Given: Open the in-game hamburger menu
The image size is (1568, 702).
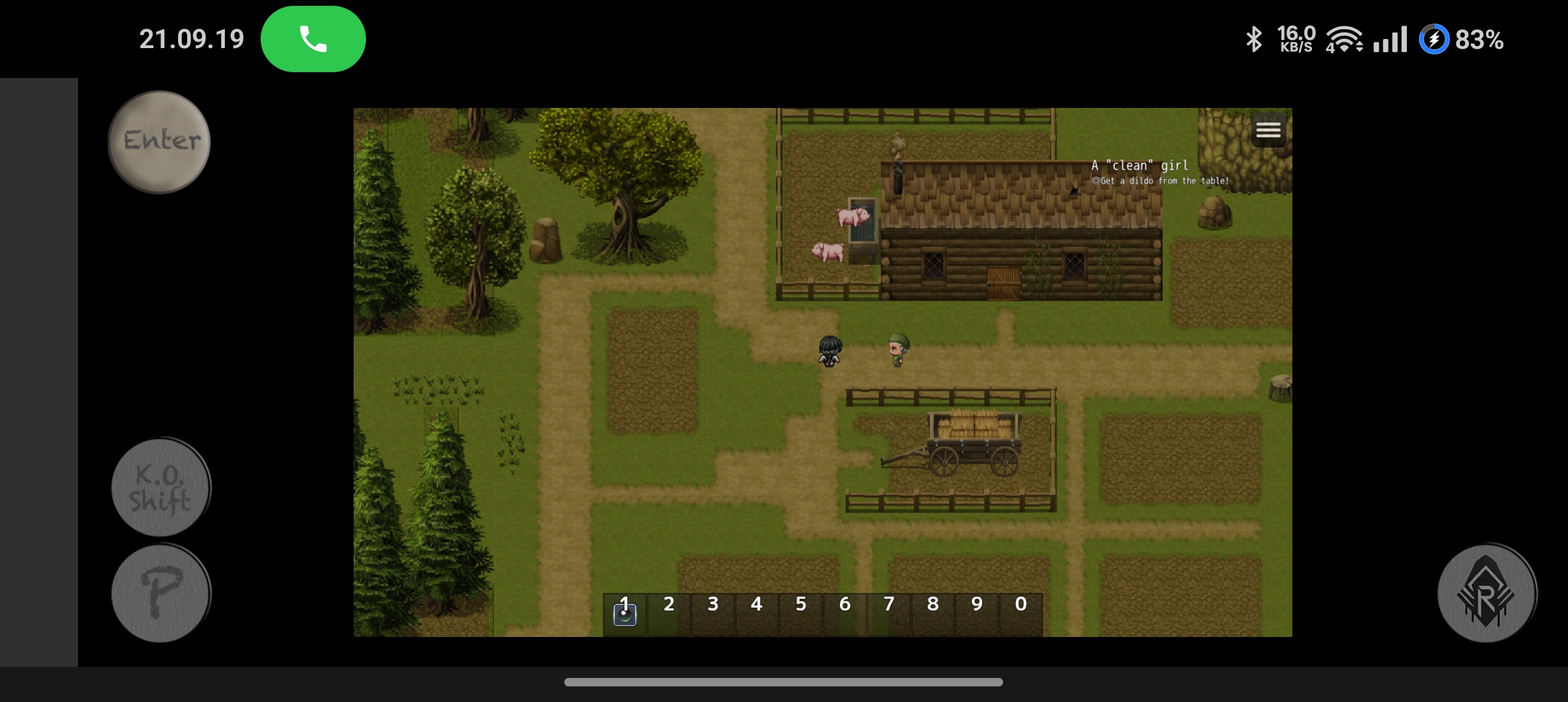Looking at the screenshot, I should [x=1268, y=129].
